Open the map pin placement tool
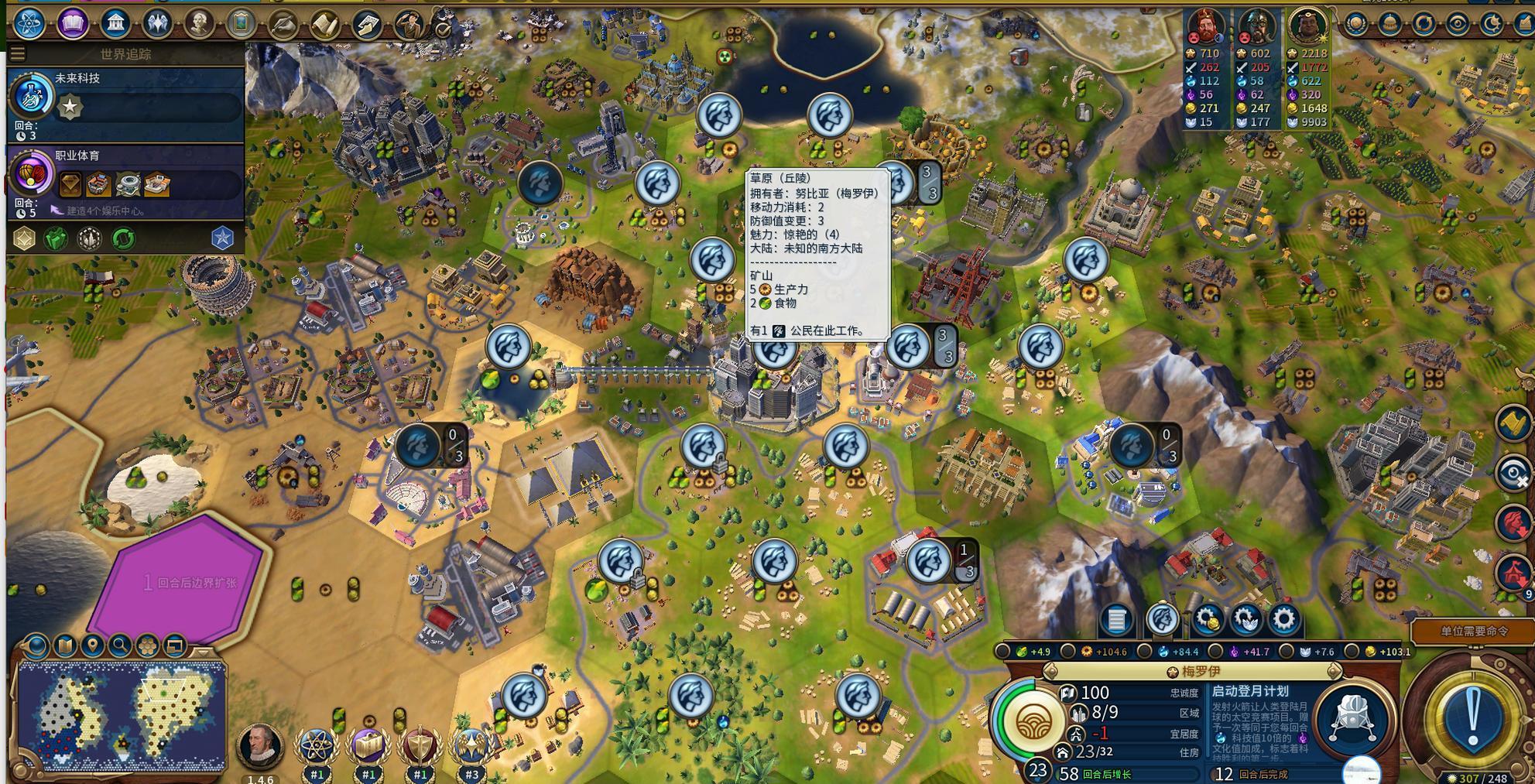 click(x=92, y=645)
